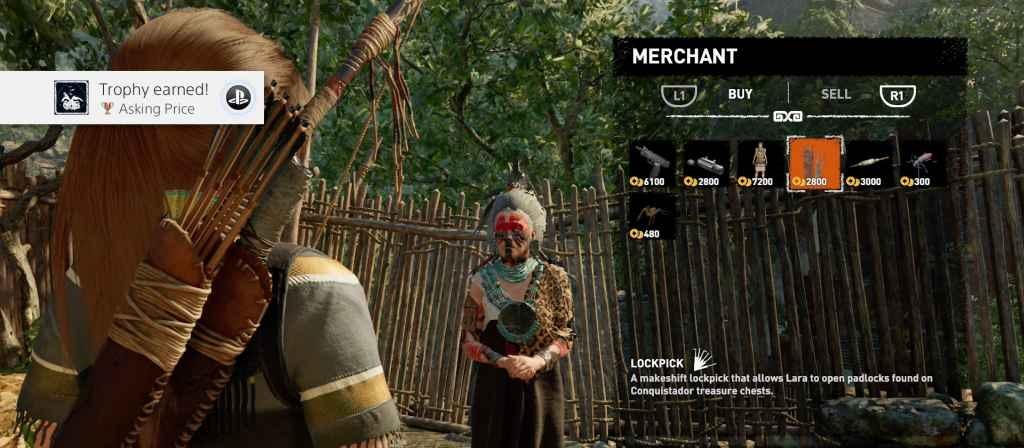Pick the outfit priced at 7200 gold

tap(761, 163)
